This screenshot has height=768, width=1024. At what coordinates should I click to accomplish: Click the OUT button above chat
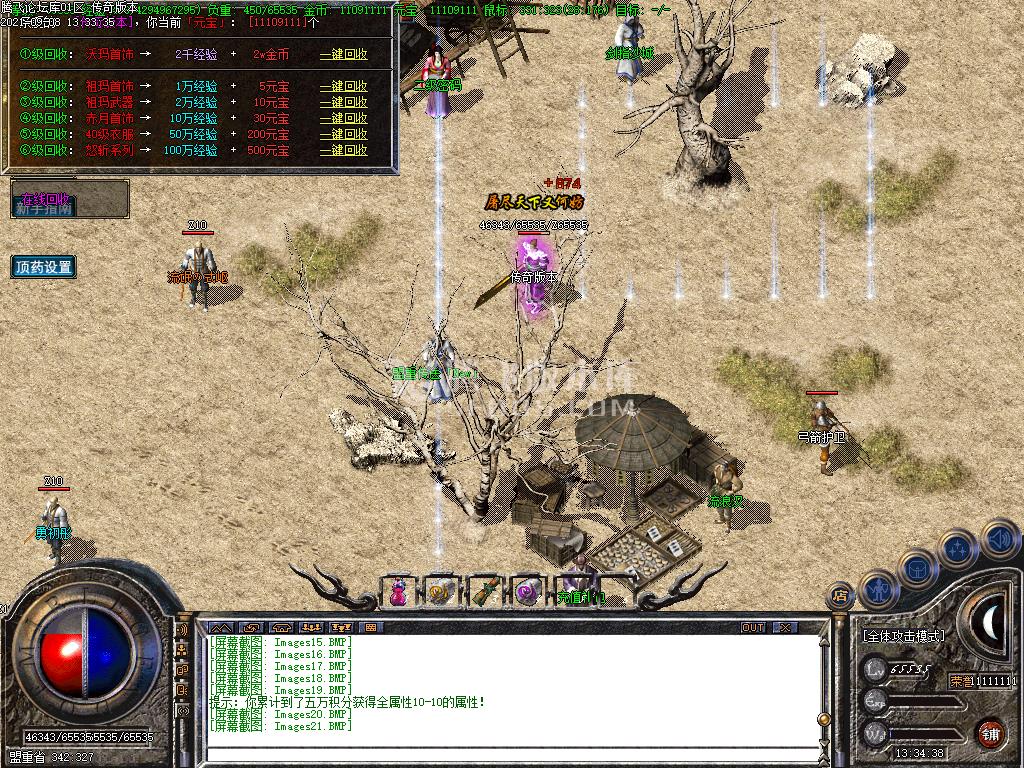click(x=752, y=628)
